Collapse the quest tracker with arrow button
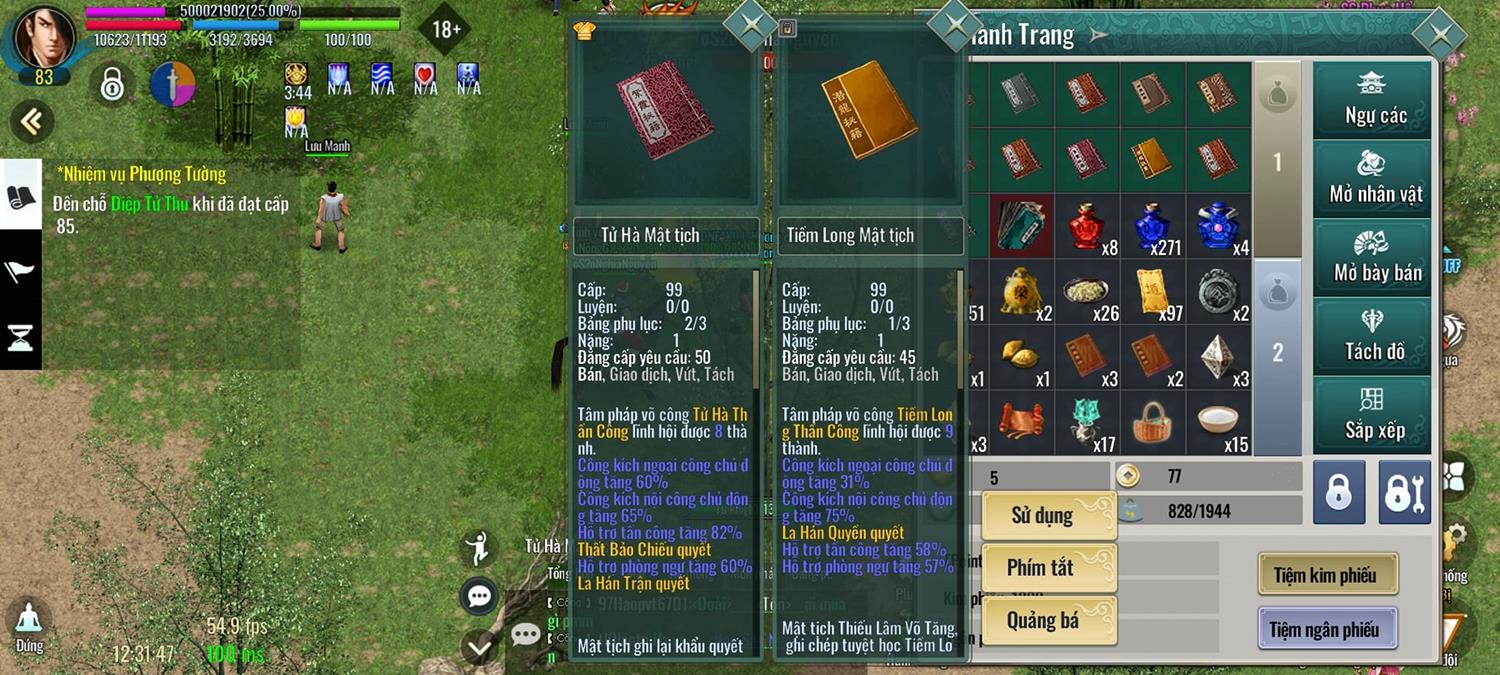 tap(32, 121)
